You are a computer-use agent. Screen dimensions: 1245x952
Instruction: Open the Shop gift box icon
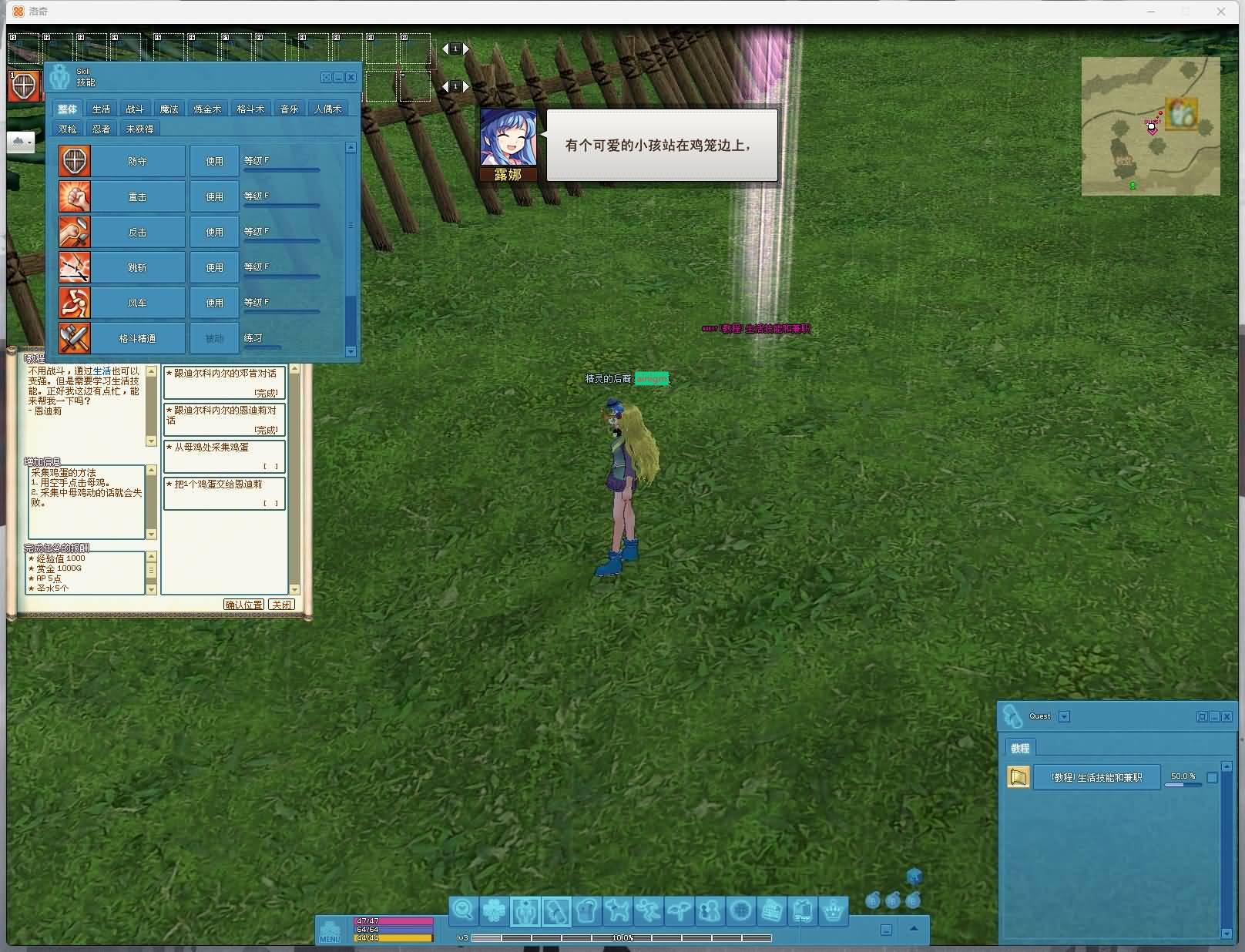click(x=802, y=911)
